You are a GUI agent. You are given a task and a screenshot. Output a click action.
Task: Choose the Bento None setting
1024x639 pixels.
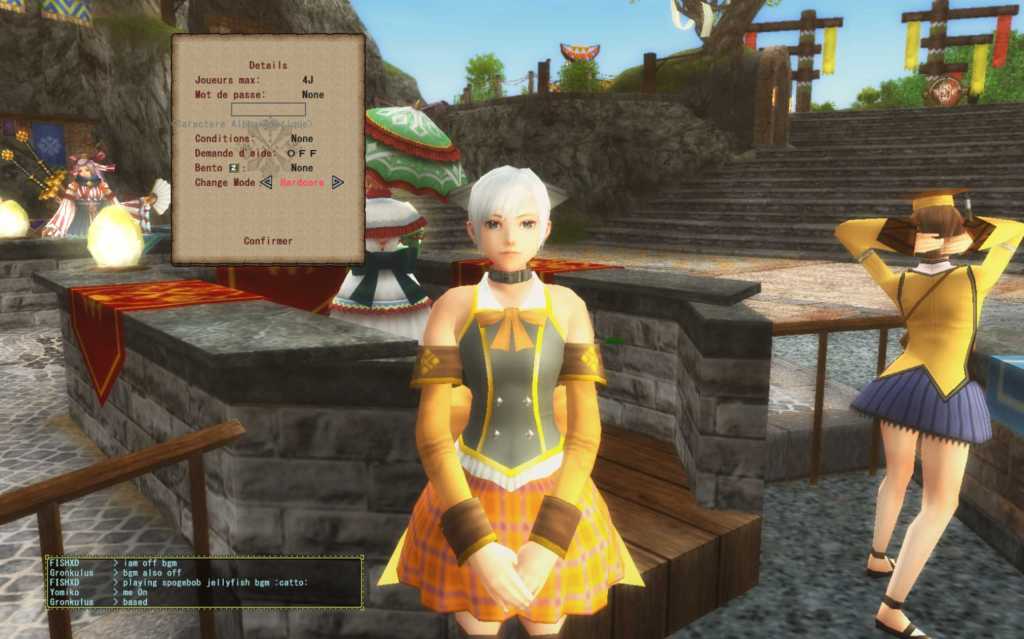(x=301, y=168)
